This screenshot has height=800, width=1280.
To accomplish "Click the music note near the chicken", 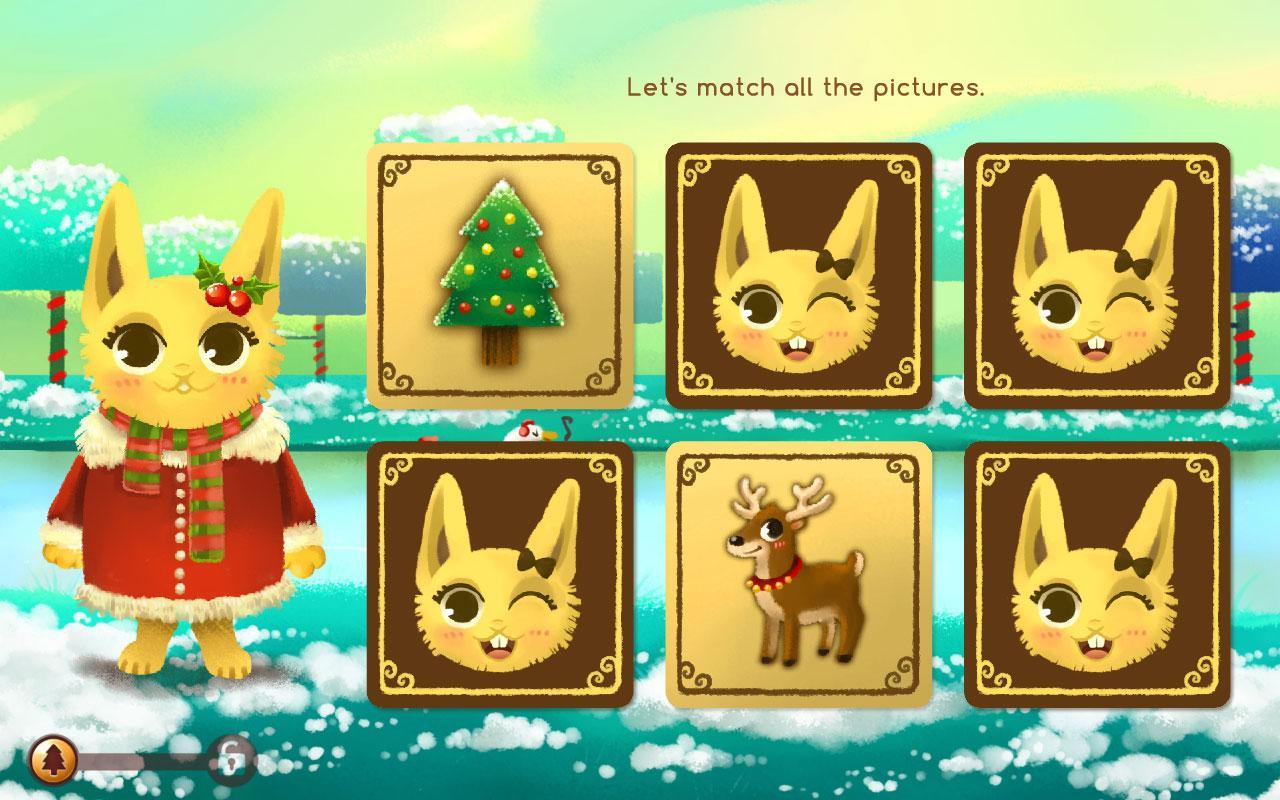I will pyautogui.click(x=565, y=428).
